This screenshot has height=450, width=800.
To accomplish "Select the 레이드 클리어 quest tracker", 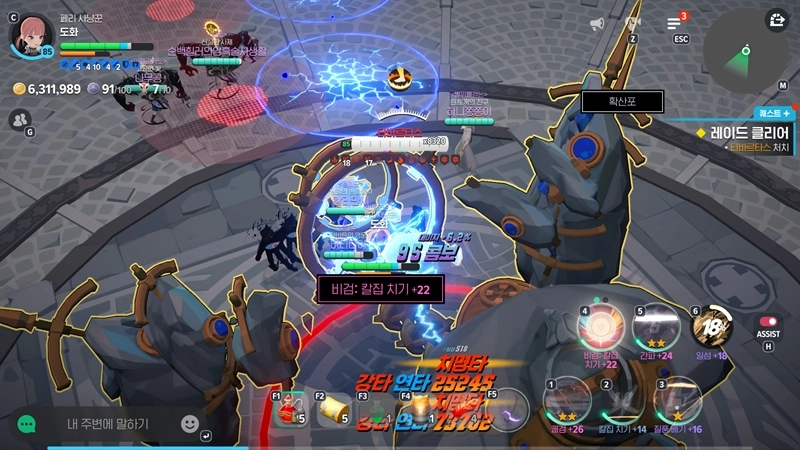I will 742,132.
